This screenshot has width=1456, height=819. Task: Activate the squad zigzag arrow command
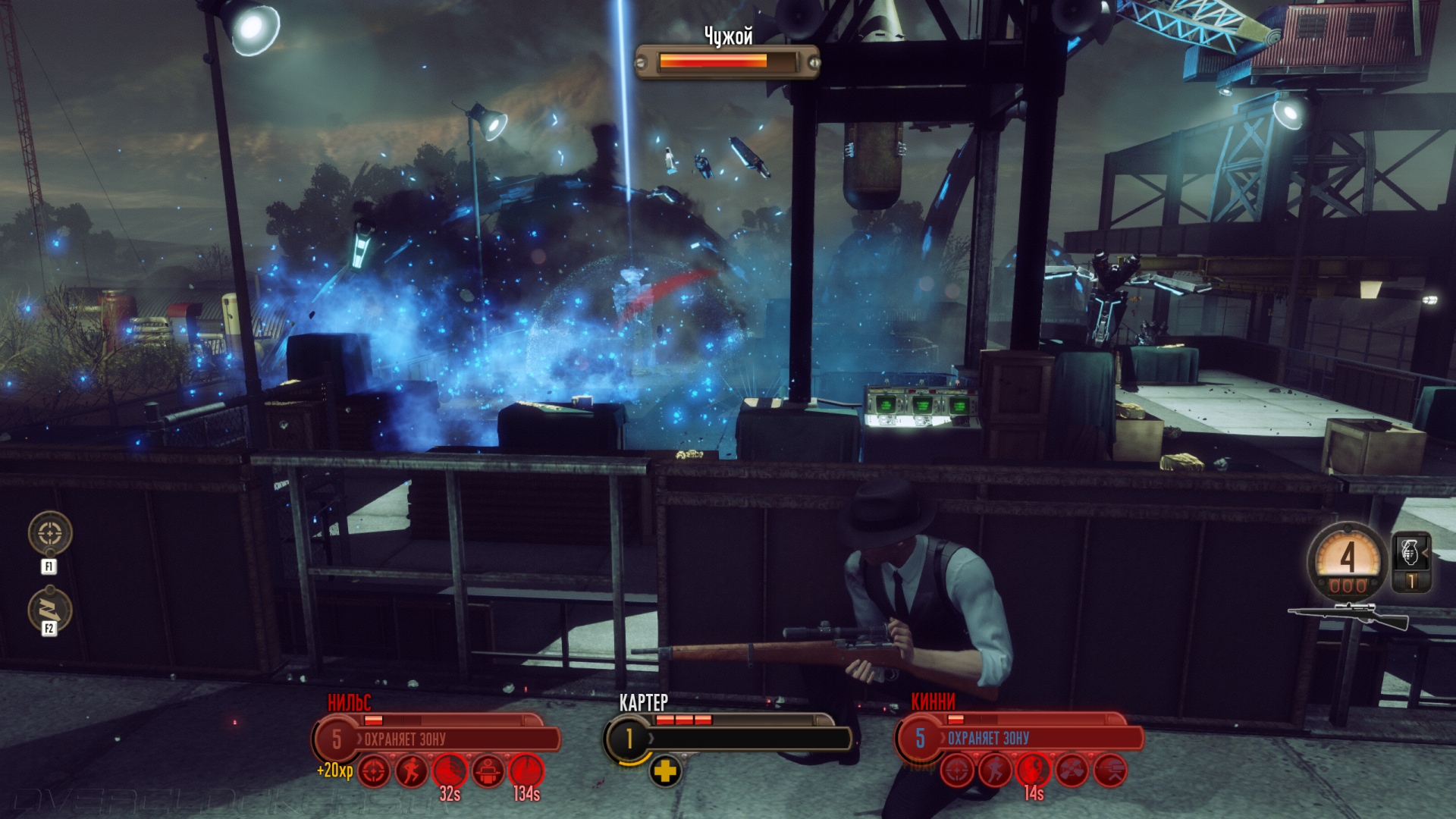tap(50, 610)
